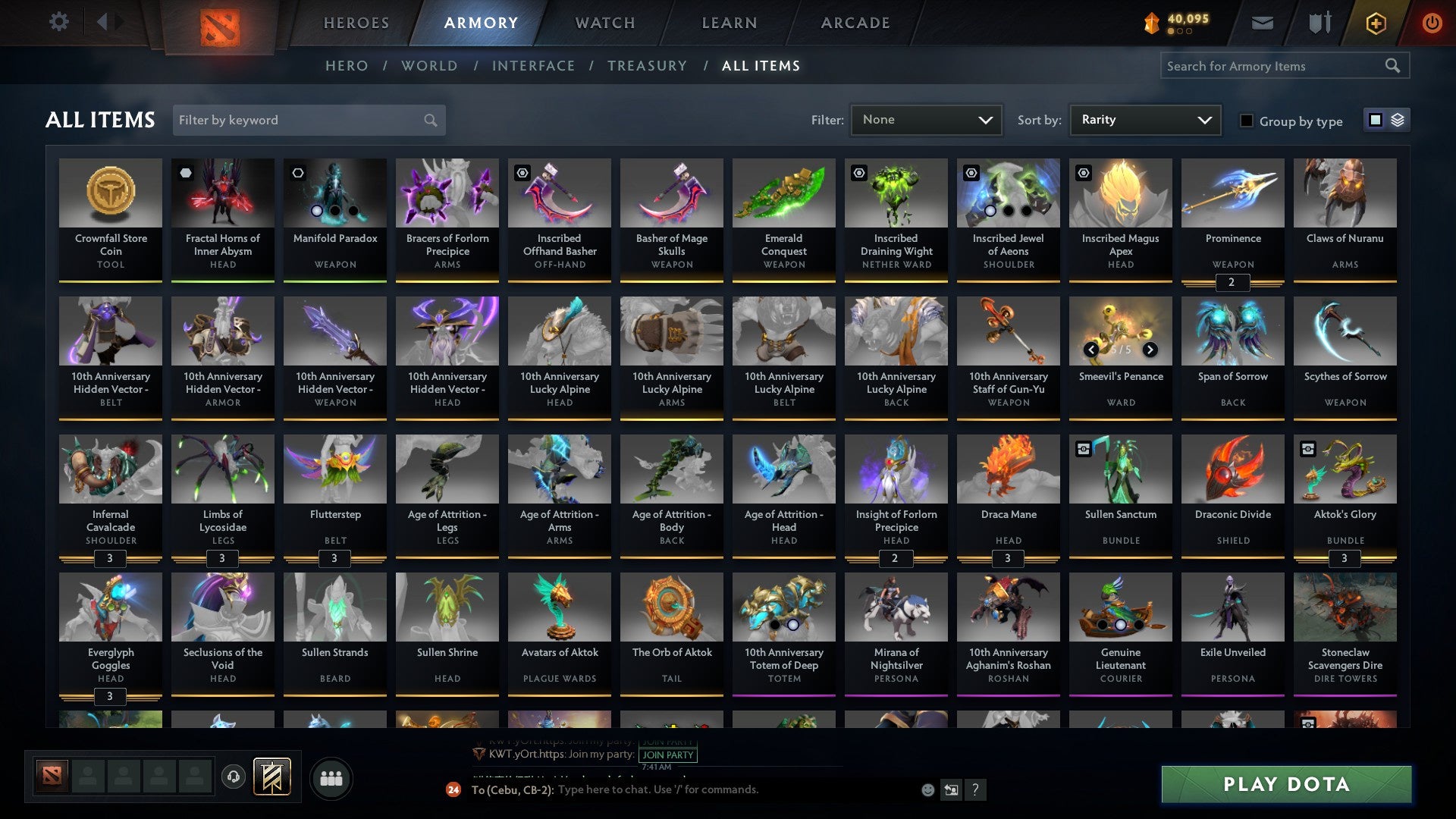Click the next arrow on Smeevil's Penance item
The image size is (1456, 819).
click(1150, 350)
